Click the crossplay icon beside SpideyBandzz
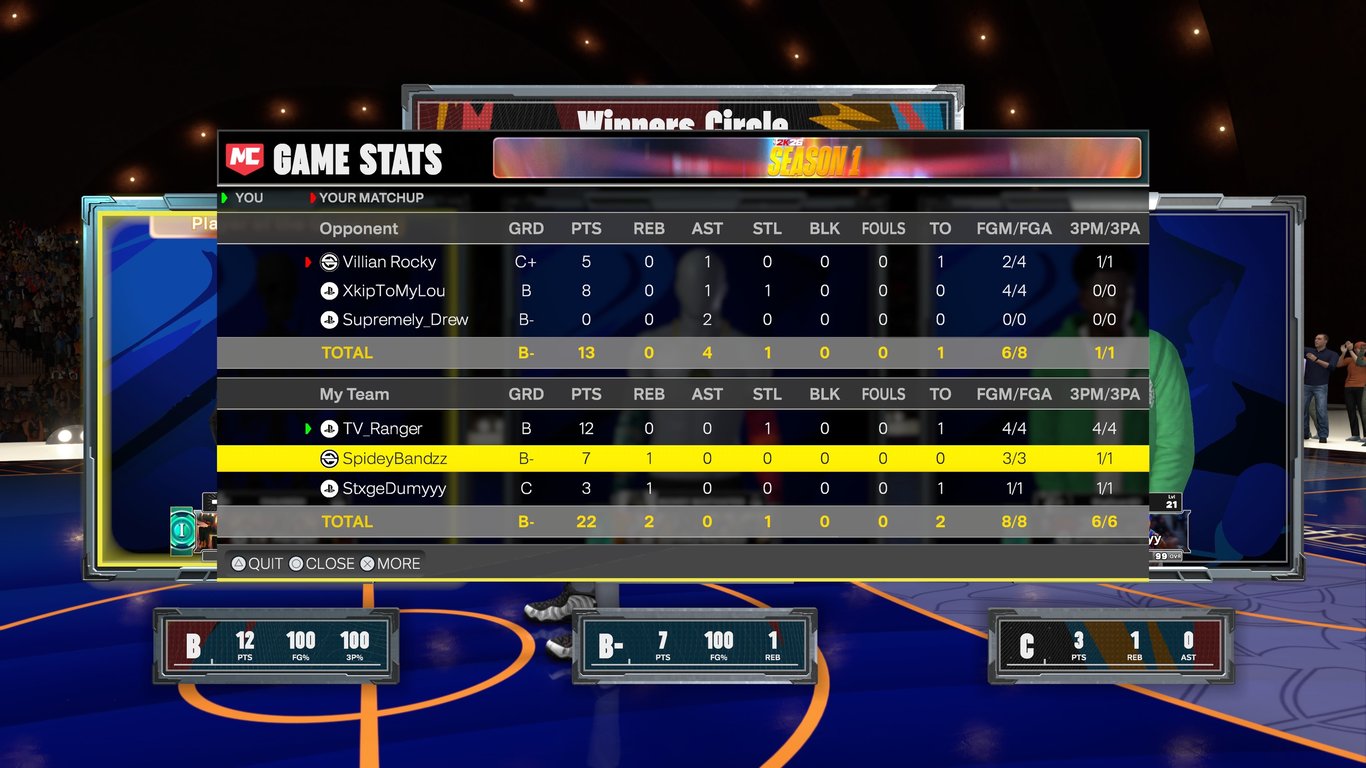Image resolution: width=1366 pixels, height=768 pixels. [330, 458]
